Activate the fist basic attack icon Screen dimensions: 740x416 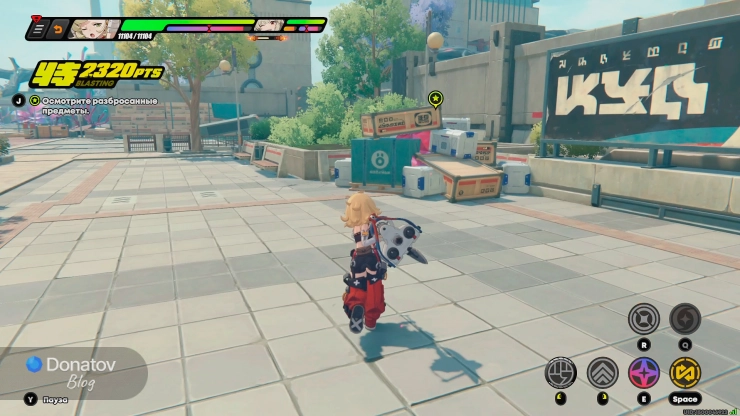[560, 373]
